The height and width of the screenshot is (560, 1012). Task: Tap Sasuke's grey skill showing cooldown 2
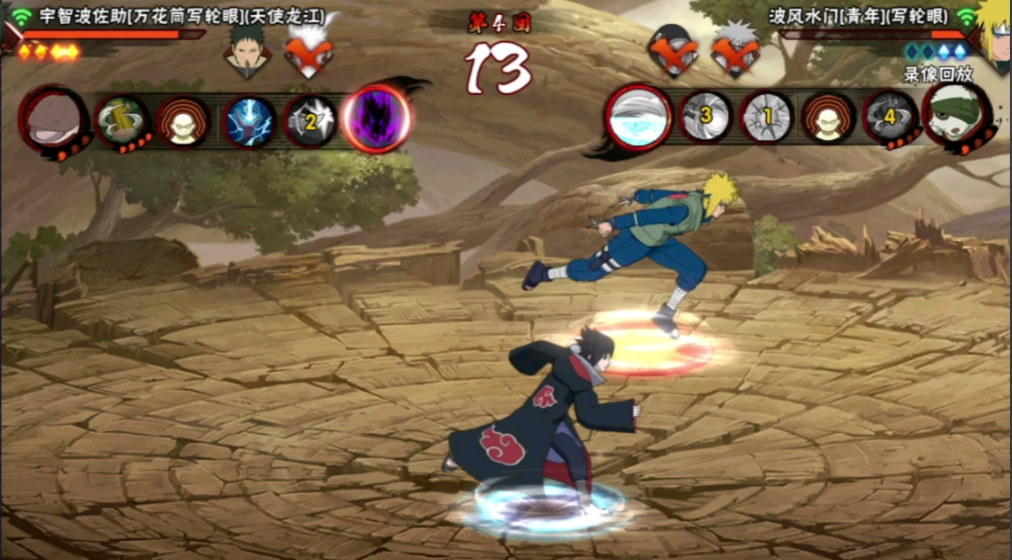(311, 122)
